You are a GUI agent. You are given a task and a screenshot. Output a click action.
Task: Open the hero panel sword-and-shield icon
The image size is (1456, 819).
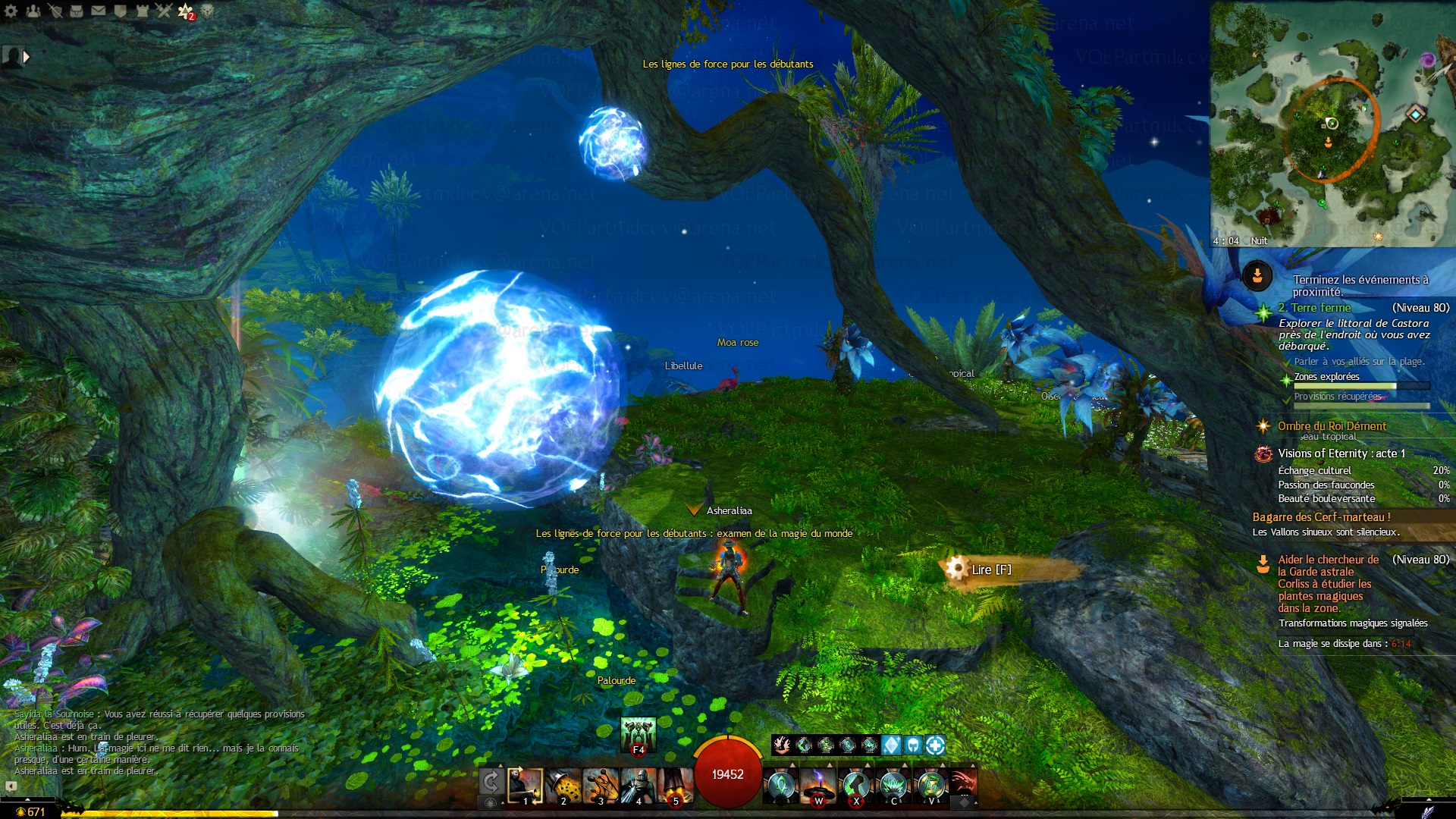coord(55,11)
